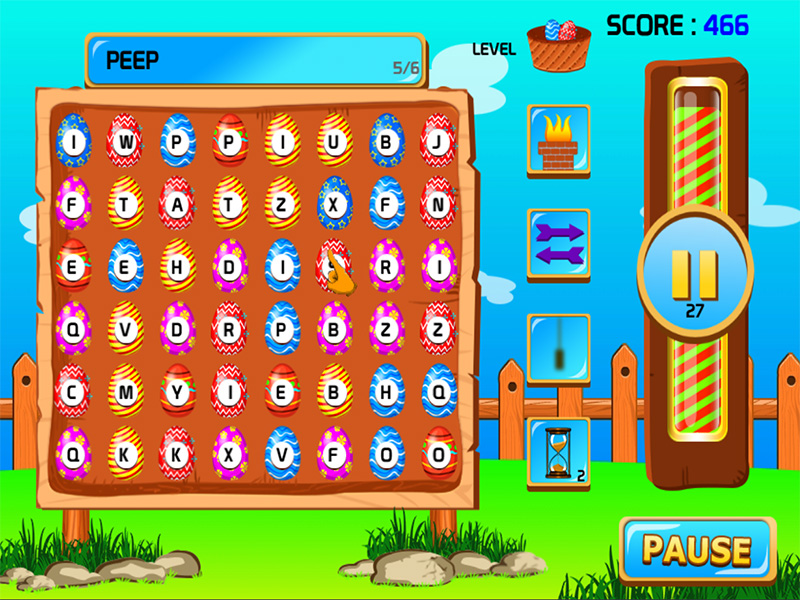
Task: Click the blue egg with letter X
Action: pos(335,204)
